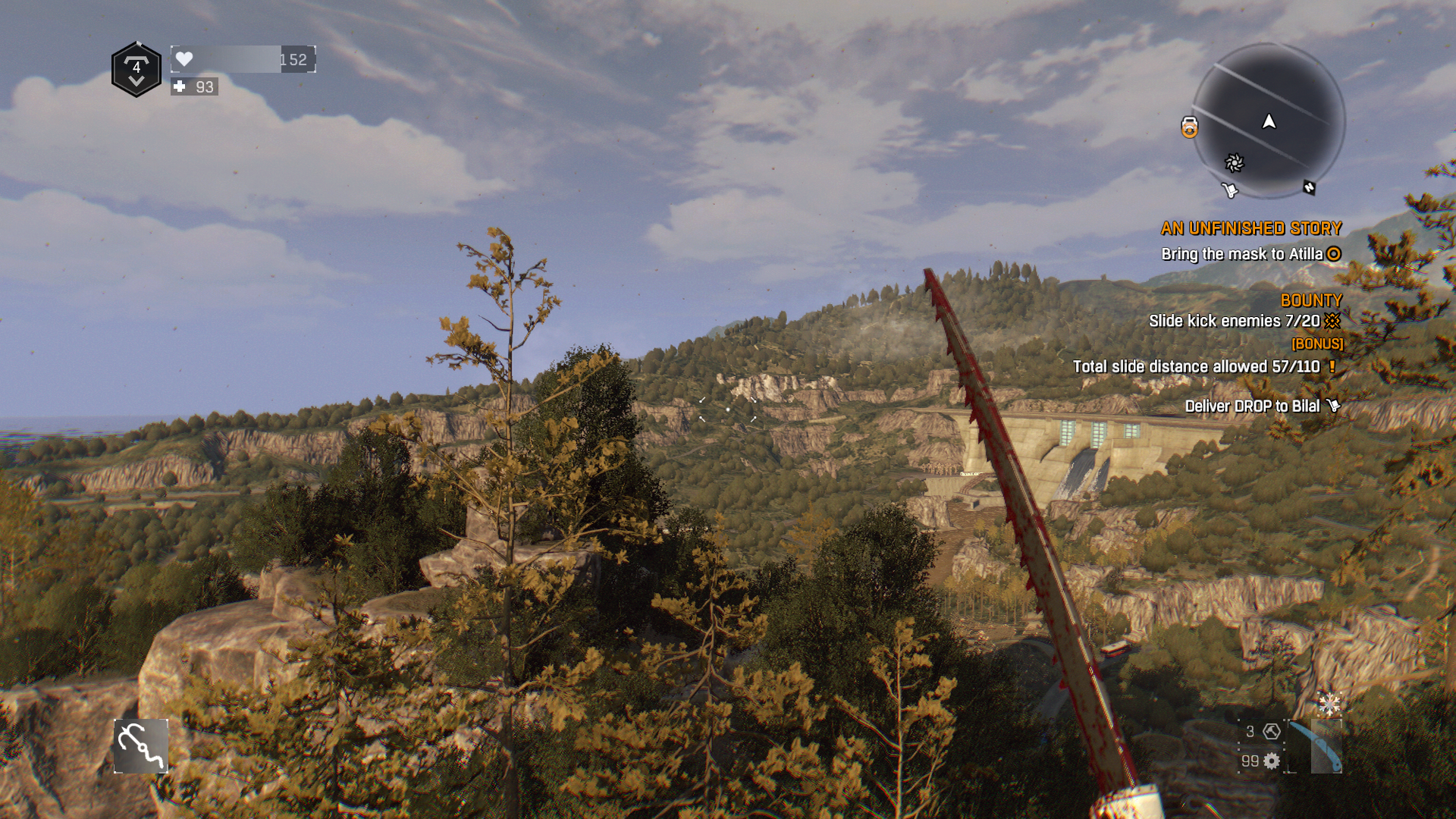Select the Total slide distance bonus objective
1456x819 pixels.
[1196, 367]
